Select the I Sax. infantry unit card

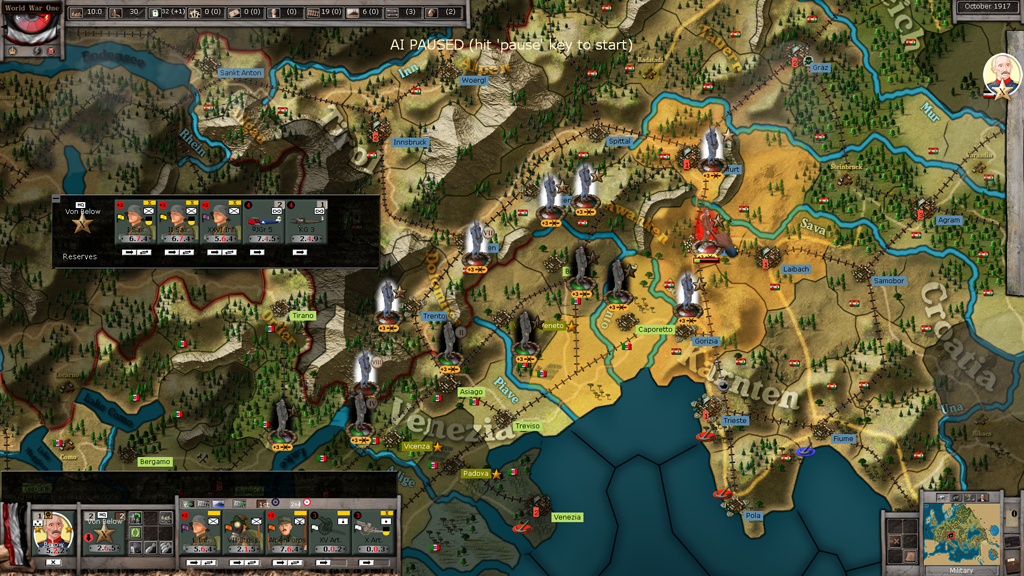pos(135,224)
